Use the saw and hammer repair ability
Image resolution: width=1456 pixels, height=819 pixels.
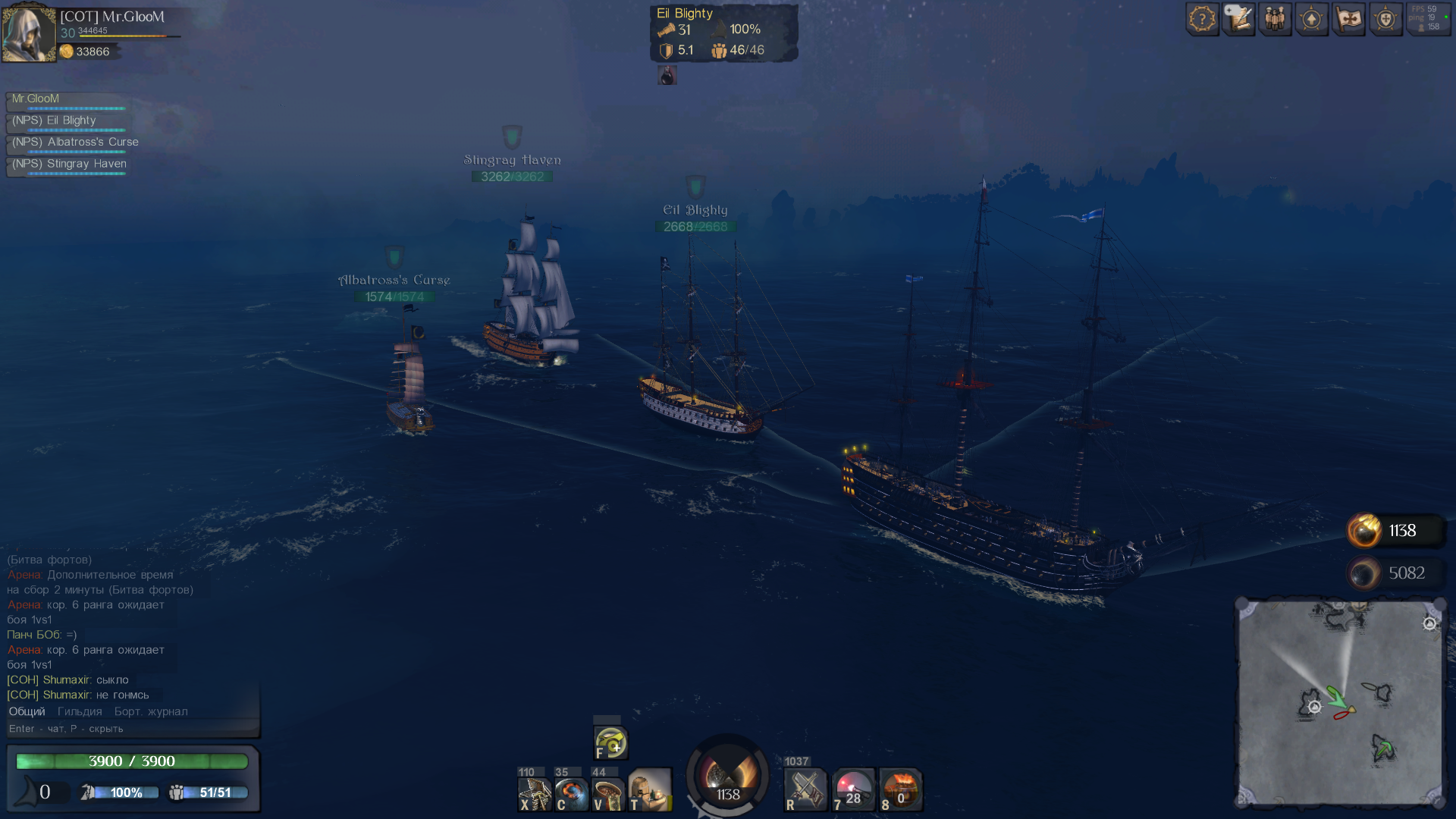tap(805, 791)
